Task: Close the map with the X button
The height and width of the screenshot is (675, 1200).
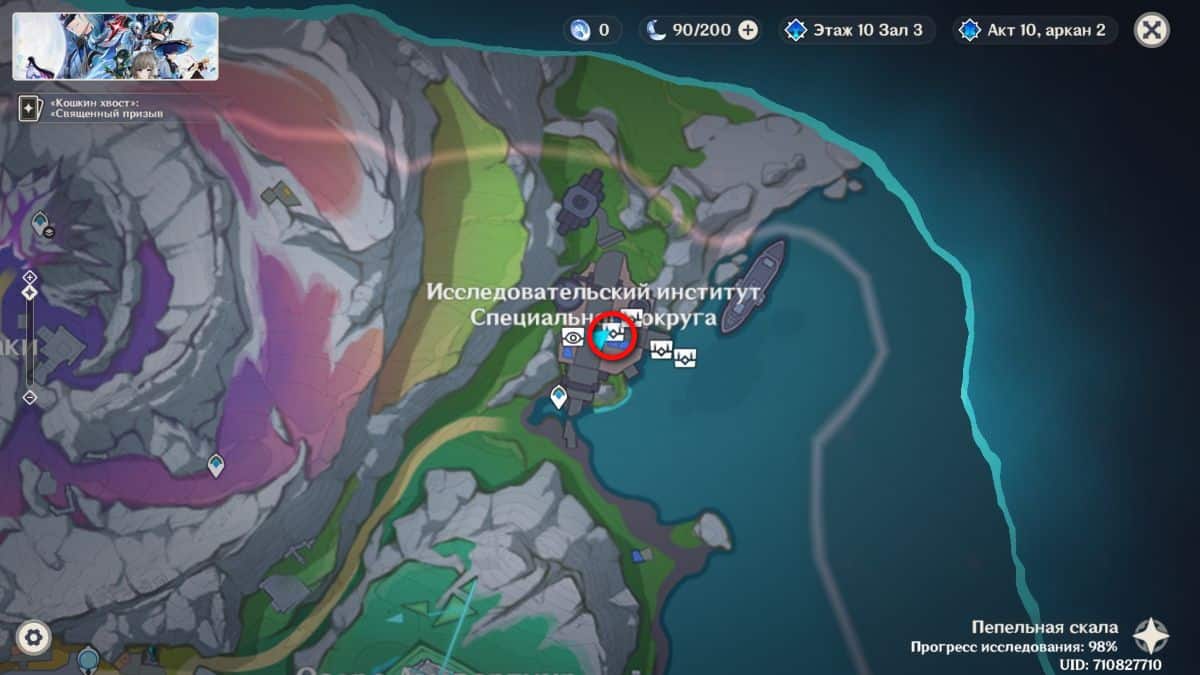Action: point(1151,30)
